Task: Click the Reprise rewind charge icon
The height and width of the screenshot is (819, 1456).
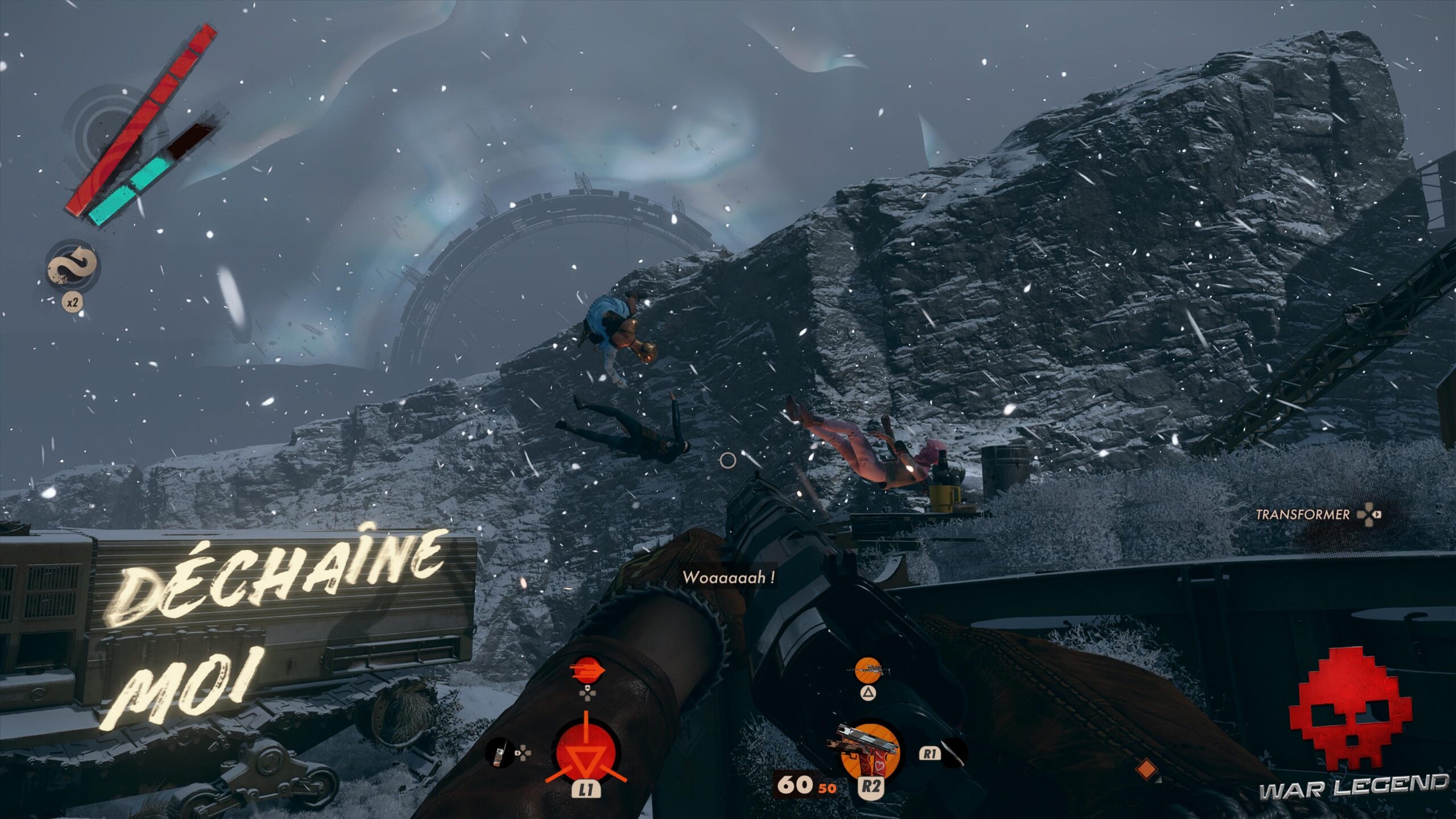Action: click(x=72, y=266)
